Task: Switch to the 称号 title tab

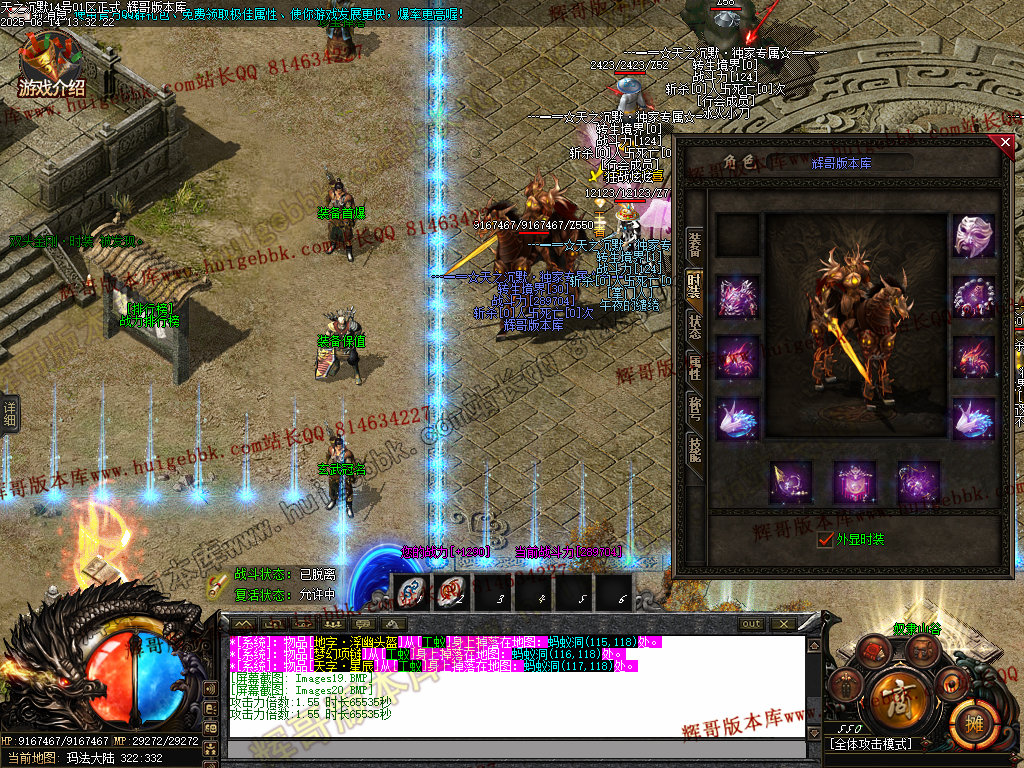Action: tap(694, 407)
